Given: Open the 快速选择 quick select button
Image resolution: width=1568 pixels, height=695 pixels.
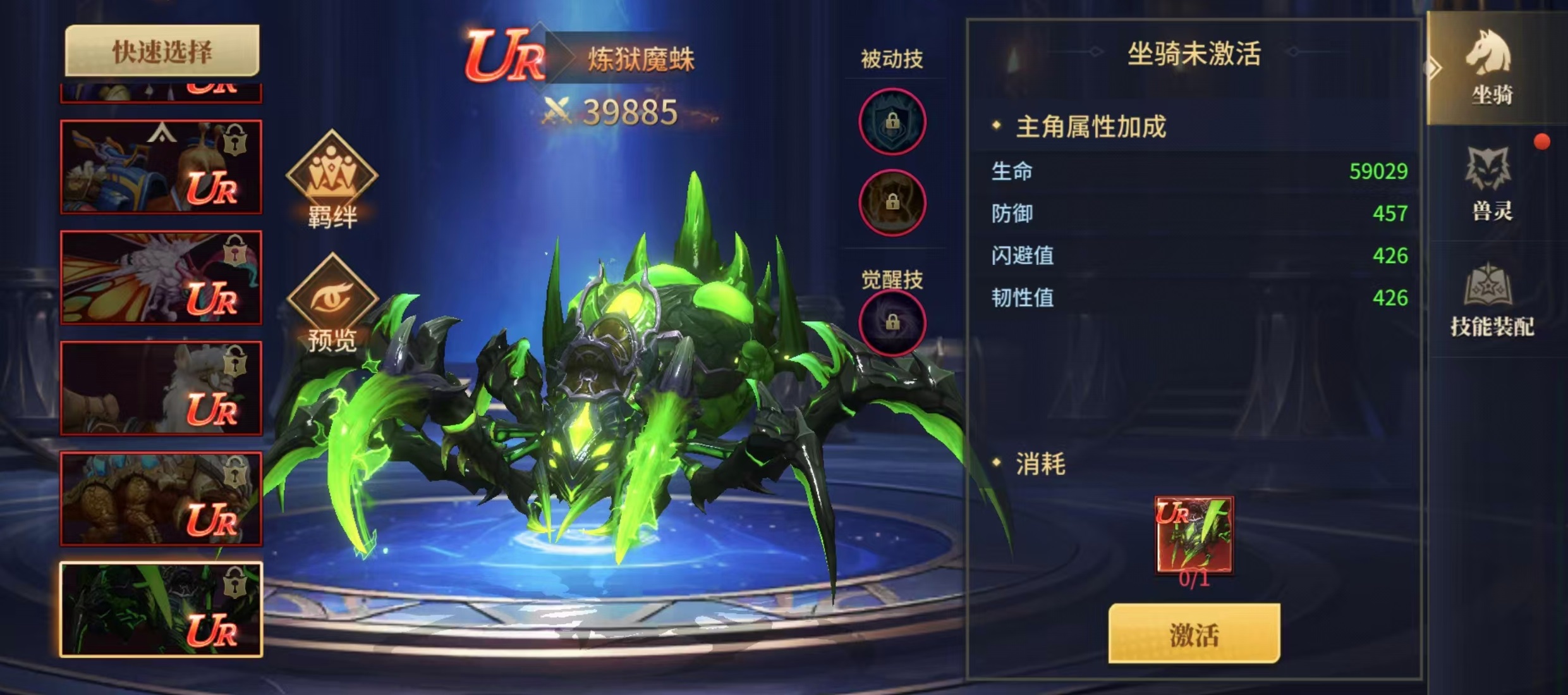Looking at the screenshot, I should 162,52.
